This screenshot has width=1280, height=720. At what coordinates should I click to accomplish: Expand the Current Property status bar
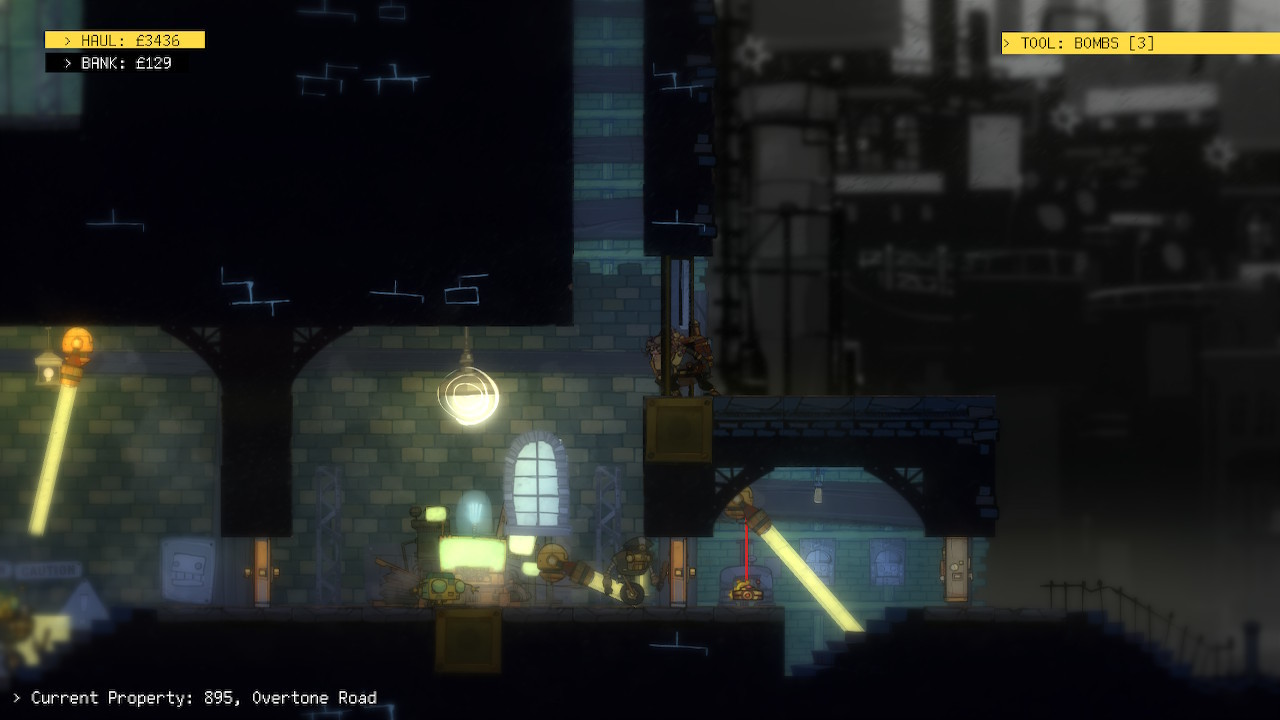click(x=200, y=698)
